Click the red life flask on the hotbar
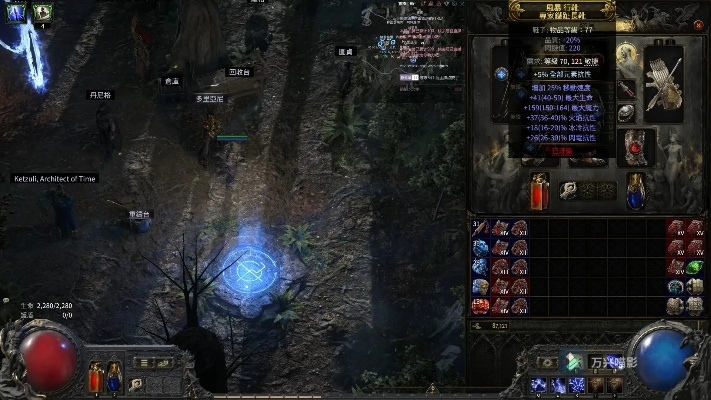The height and width of the screenshot is (400, 711). [x=96, y=377]
